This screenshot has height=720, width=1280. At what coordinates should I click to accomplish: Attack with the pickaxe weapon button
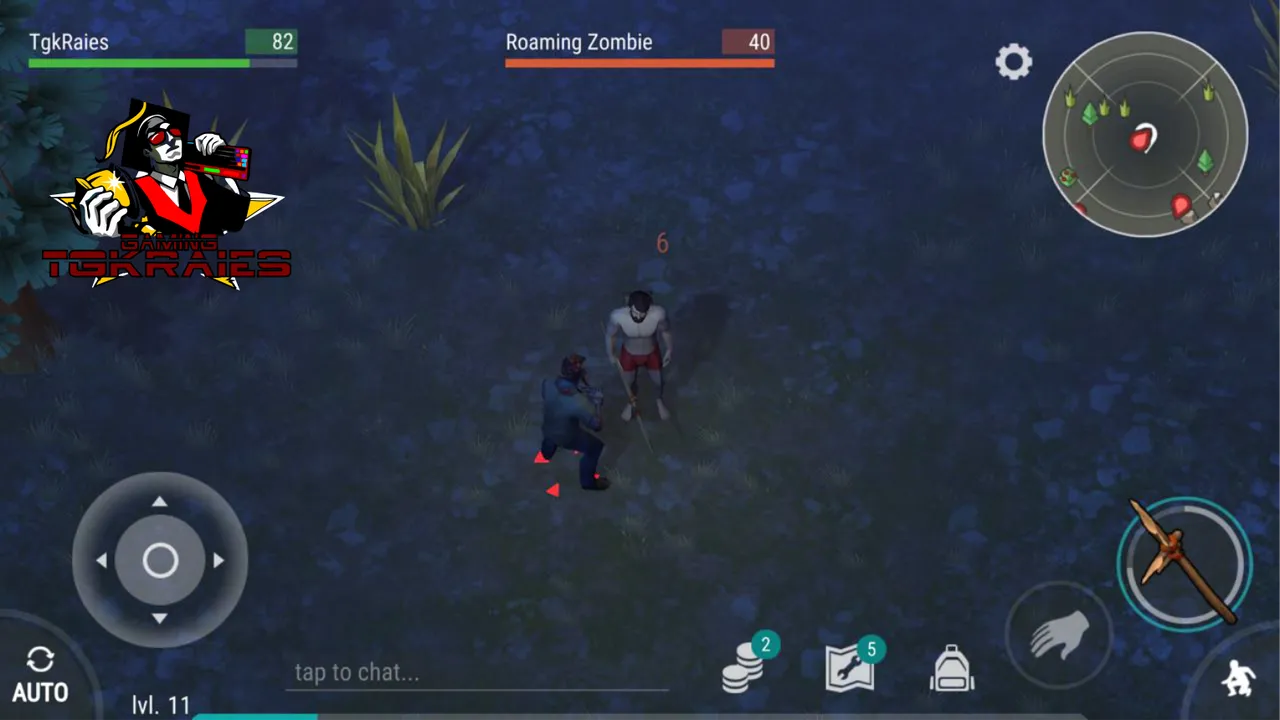[1184, 563]
